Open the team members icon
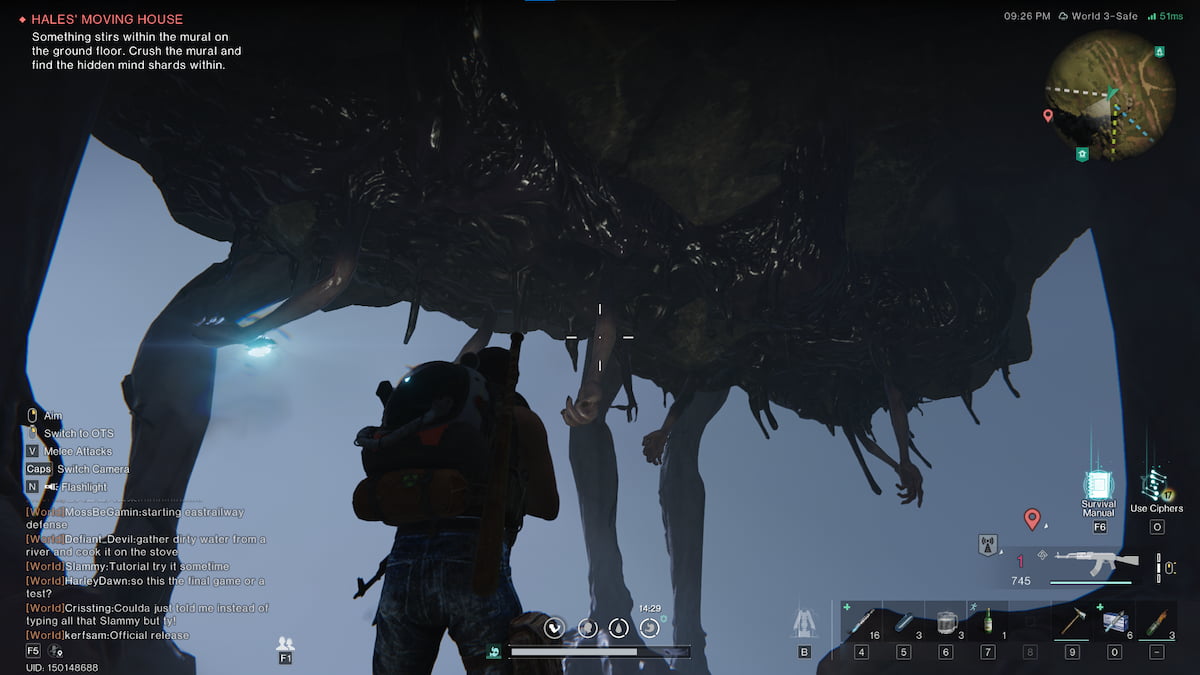Screen dimensions: 1200x675 pos(286,643)
